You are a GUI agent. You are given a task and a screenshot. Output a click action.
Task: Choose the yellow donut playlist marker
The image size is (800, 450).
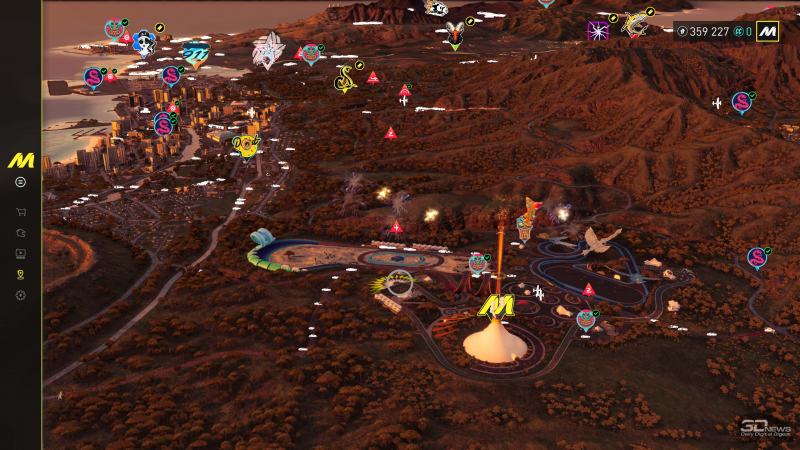(x=245, y=146)
